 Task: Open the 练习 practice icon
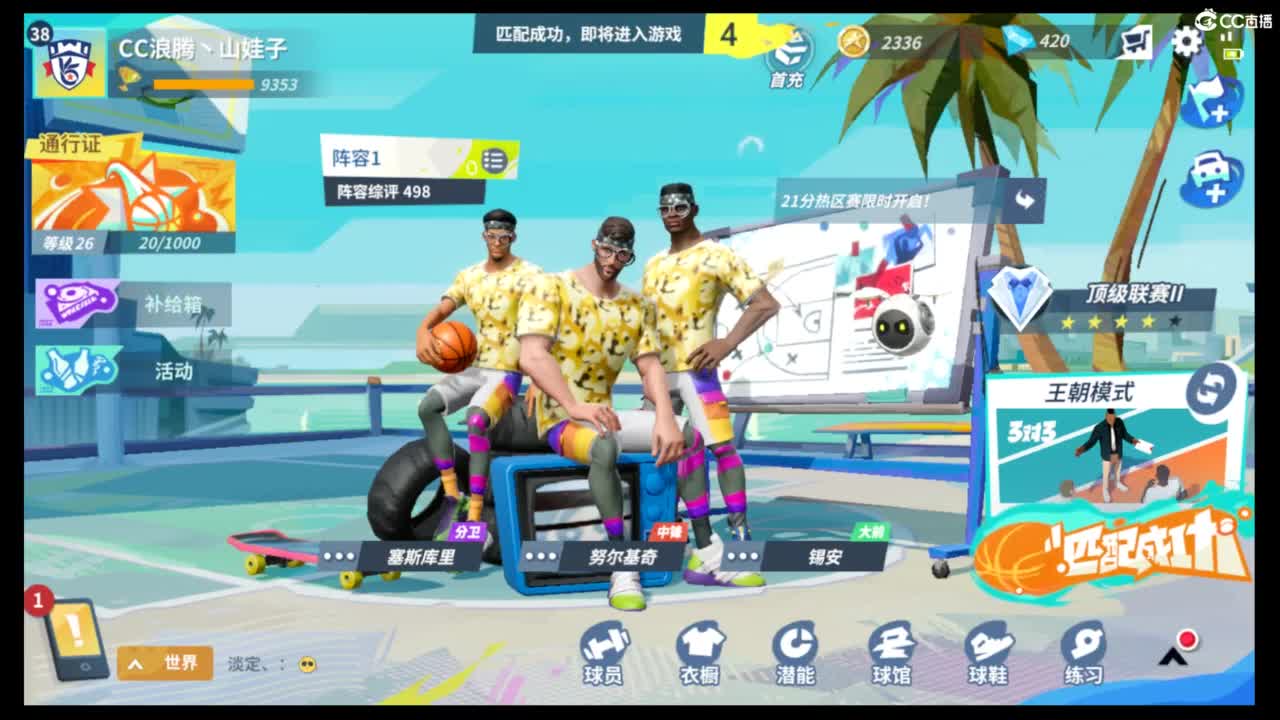[x=1080, y=648]
